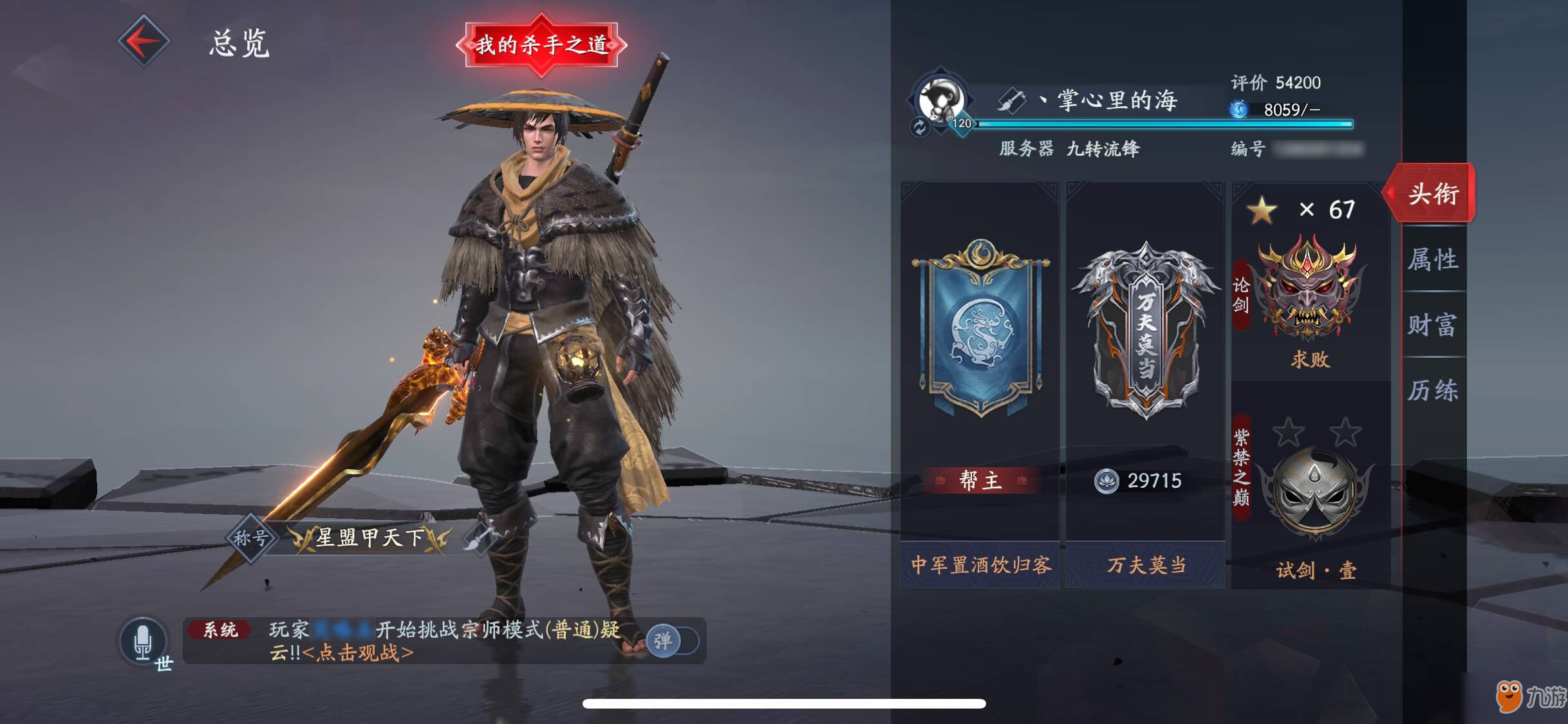1568x724 pixels.
Task: Open the 系统 chat message box
Action: click(x=412, y=641)
